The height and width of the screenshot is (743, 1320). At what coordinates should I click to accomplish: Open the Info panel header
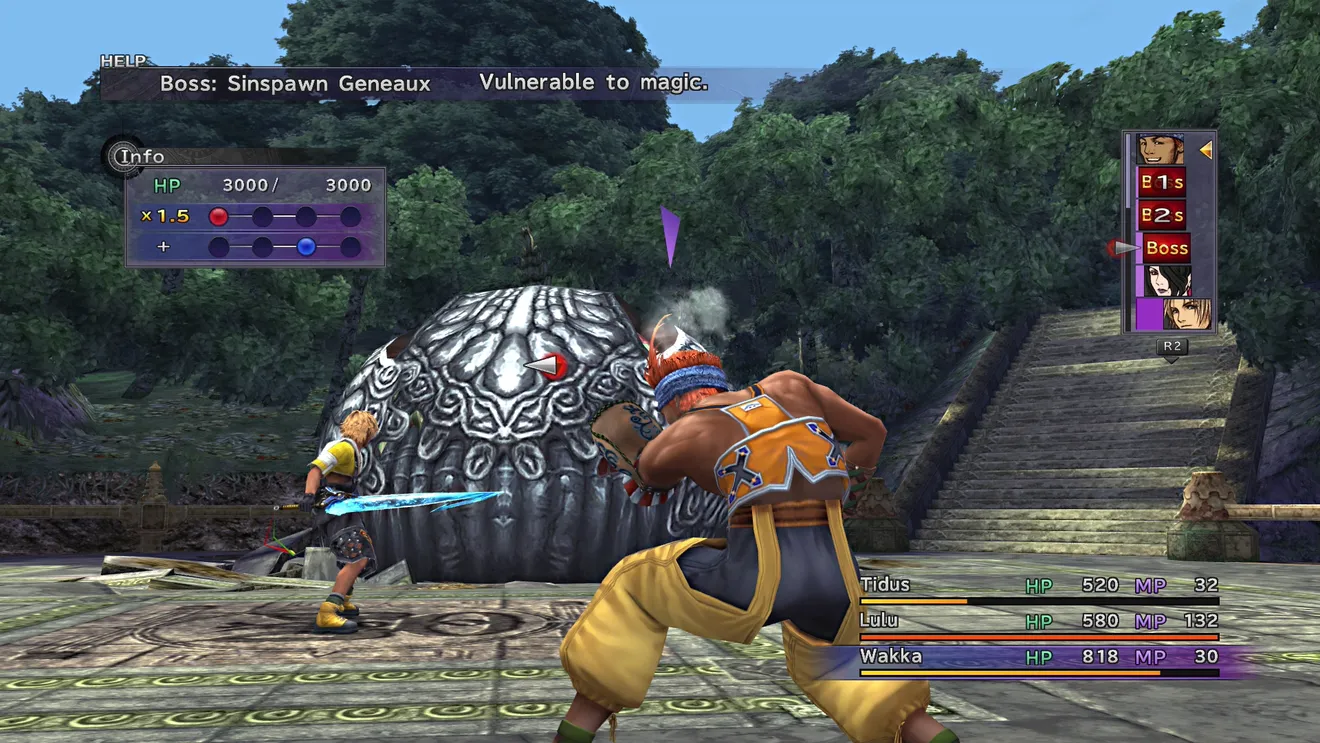click(140, 156)
